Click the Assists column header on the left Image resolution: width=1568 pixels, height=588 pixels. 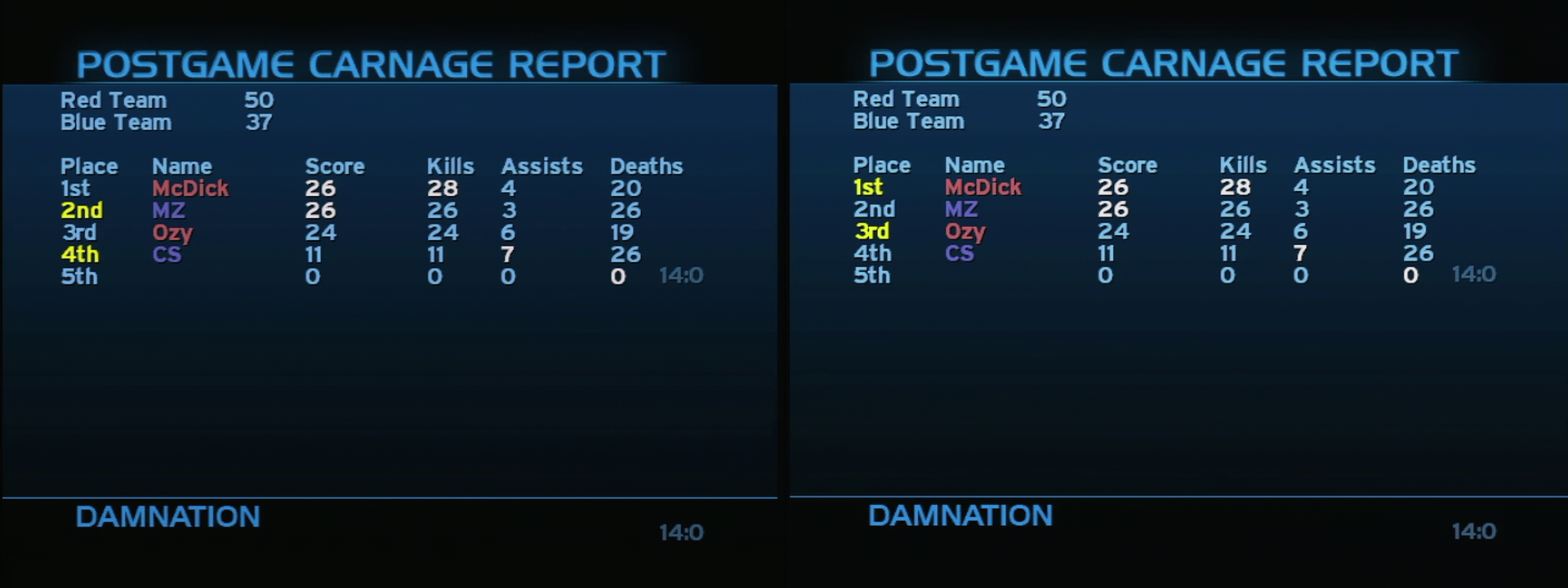pyautogui.click(x=541, y=166)
